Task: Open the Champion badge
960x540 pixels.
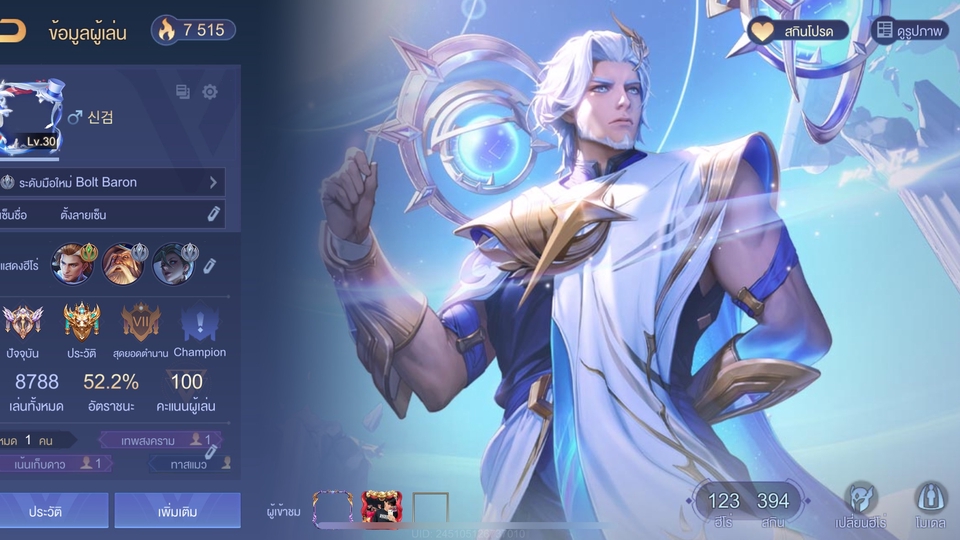Action: click(199, 323)
